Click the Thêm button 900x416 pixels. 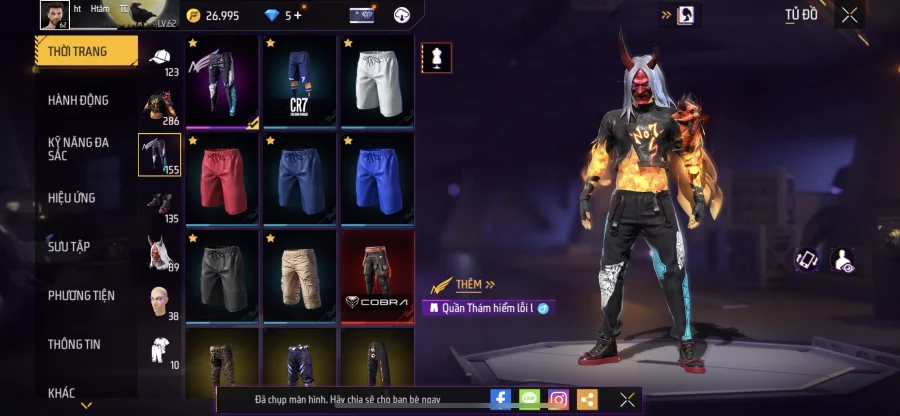[468, 285]
